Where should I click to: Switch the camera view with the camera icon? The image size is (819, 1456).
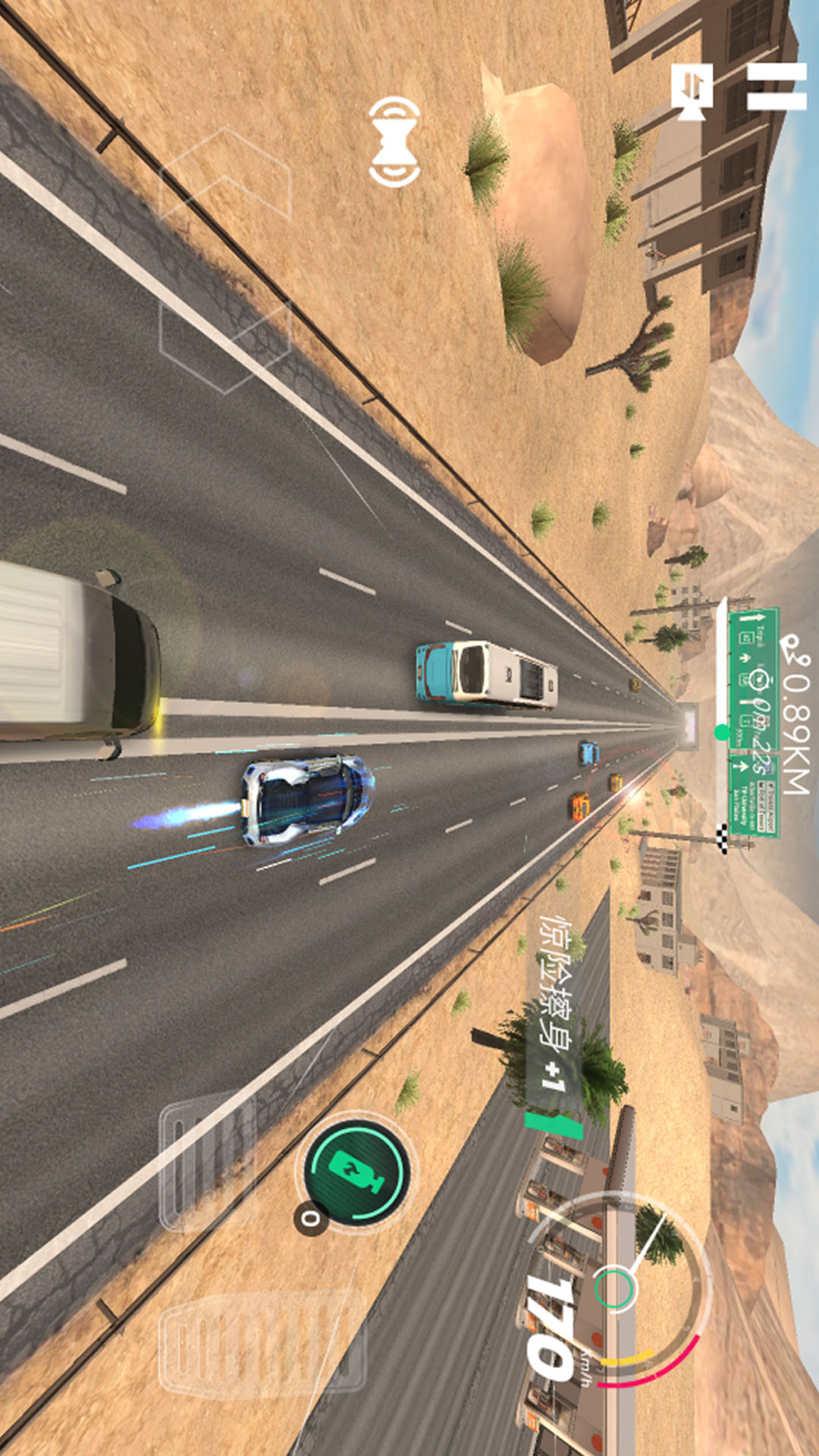(x=692, y=90)
